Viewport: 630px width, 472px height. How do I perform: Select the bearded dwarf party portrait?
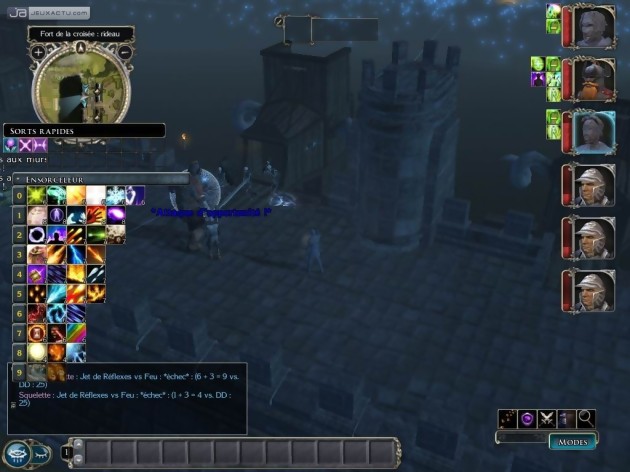[x=589, y=78]
